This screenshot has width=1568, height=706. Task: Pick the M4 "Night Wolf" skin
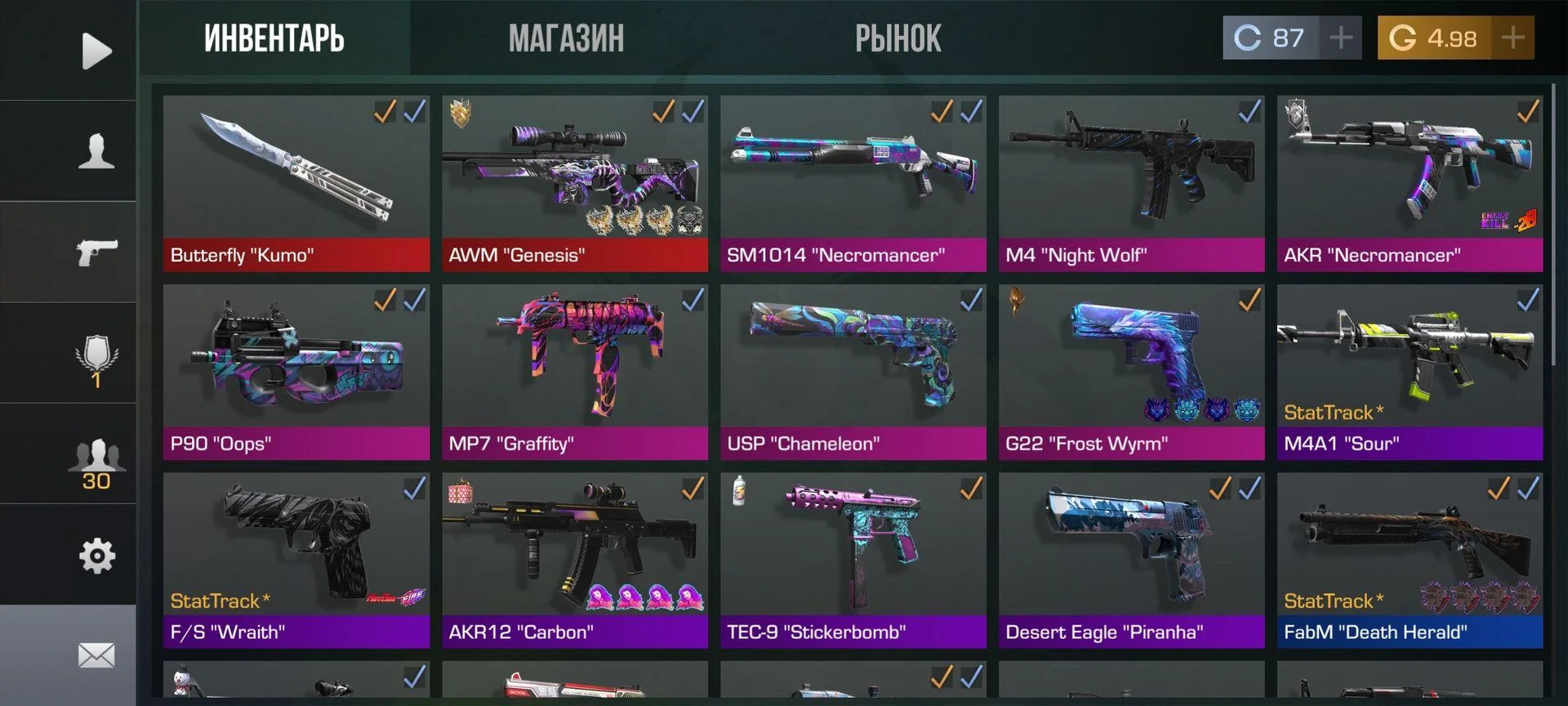[x=1131, y=183]
